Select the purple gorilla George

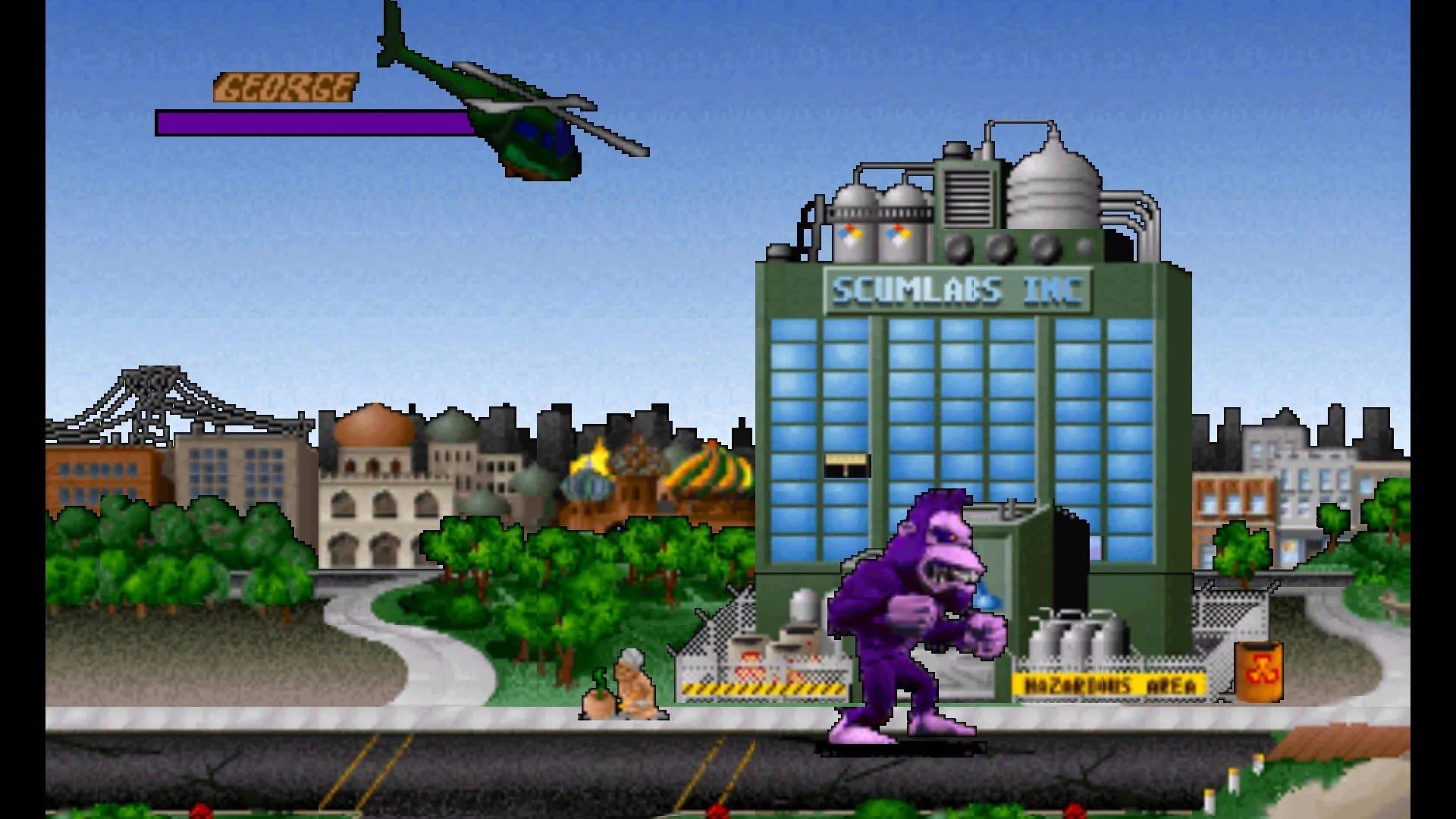910,622
